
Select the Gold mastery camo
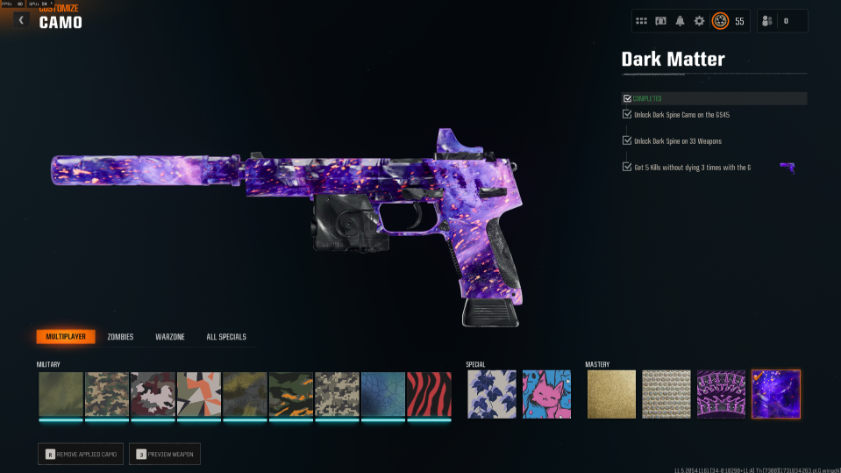610,394
